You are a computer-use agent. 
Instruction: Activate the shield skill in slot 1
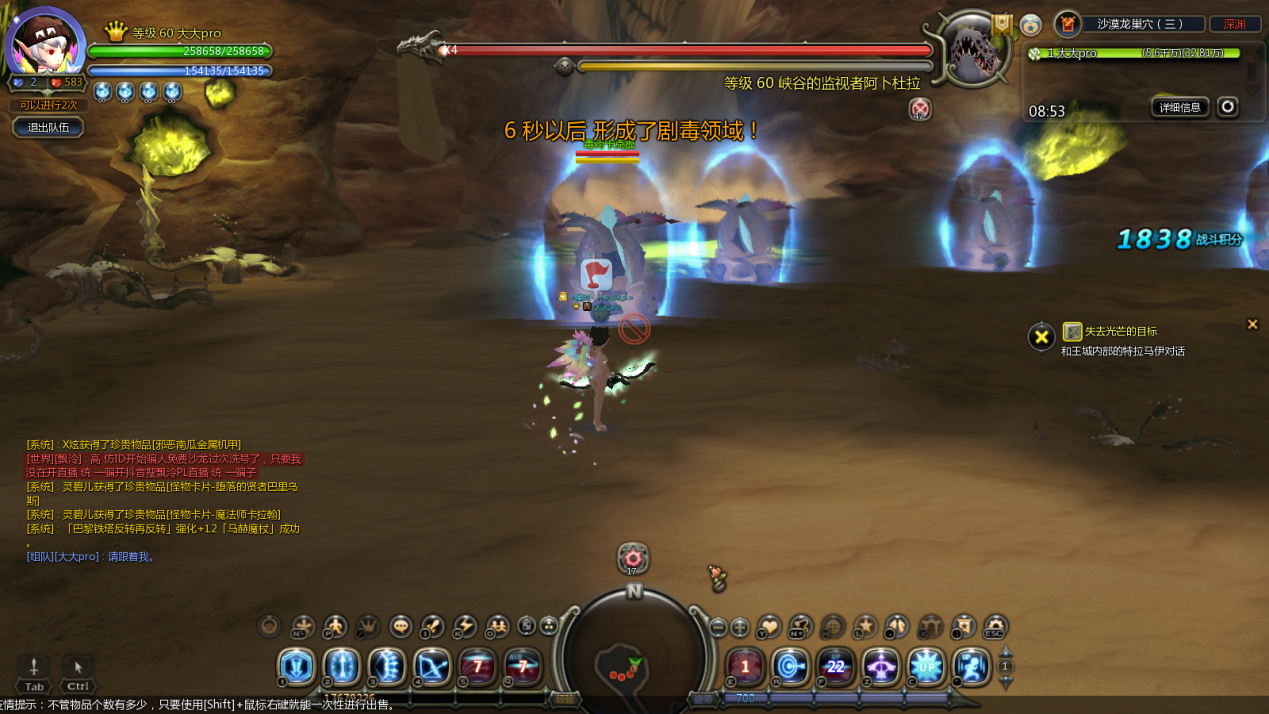point(296,667)
